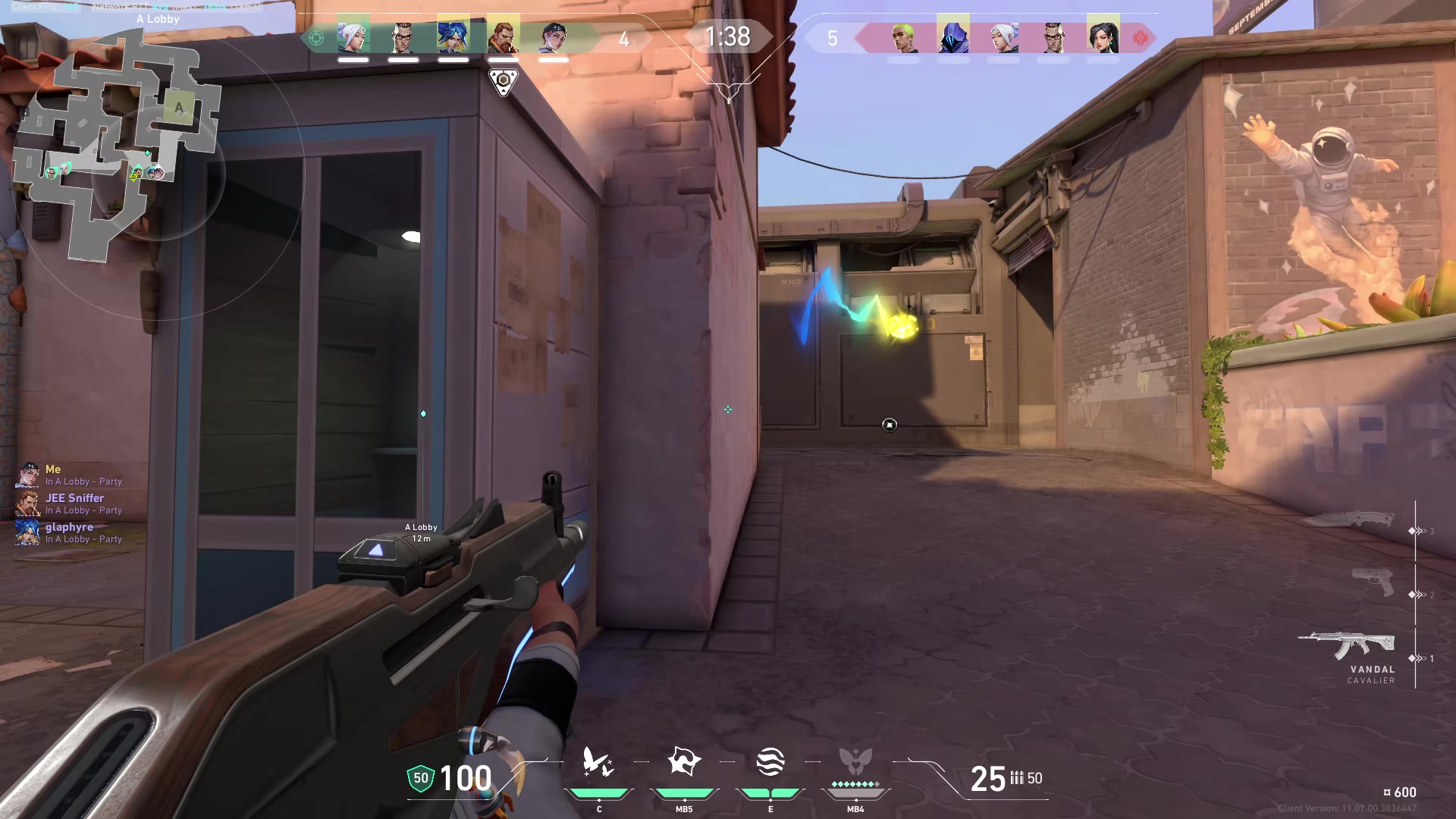Screen dimensions: 1456x819
Task: Select JEE Sniffer in the party list
Action: pyautogui.click(x=74, y=498)
